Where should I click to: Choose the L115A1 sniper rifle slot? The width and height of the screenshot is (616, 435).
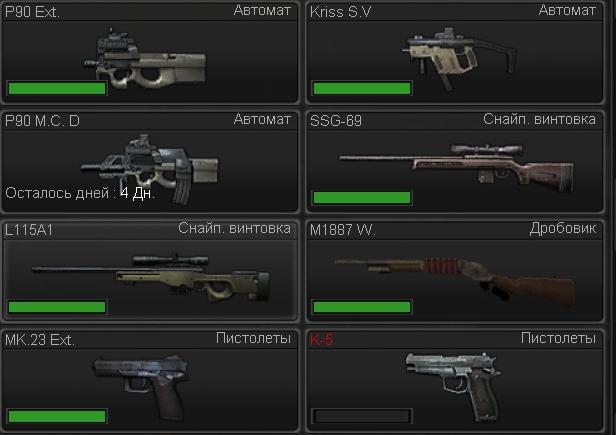click(x=150, y=270)
